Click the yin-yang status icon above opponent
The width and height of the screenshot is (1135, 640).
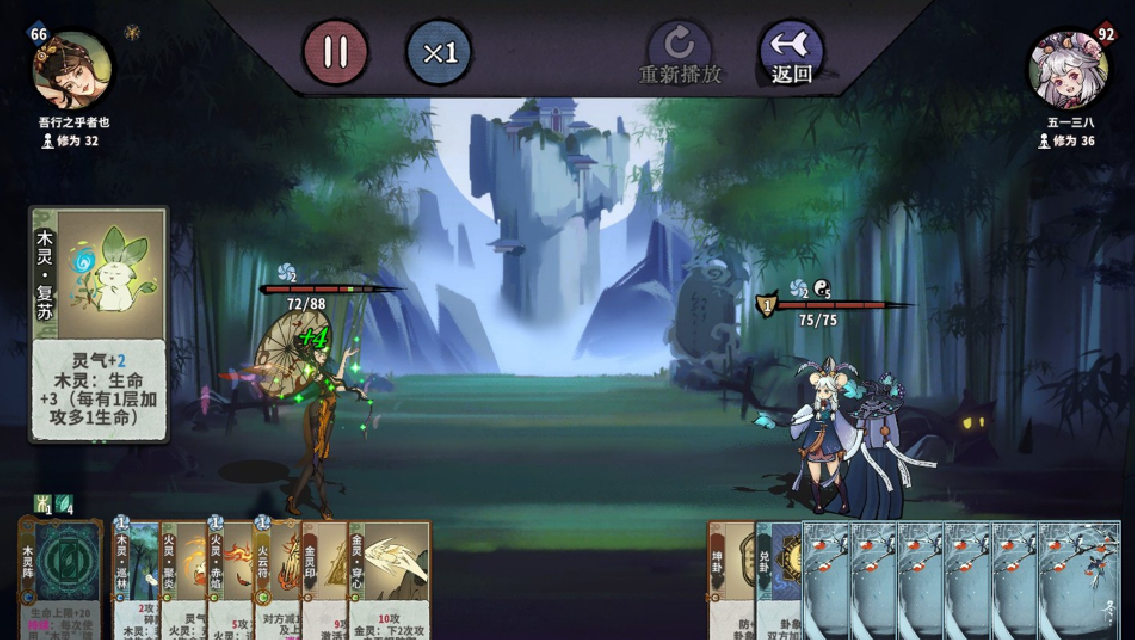coord(822,289)
